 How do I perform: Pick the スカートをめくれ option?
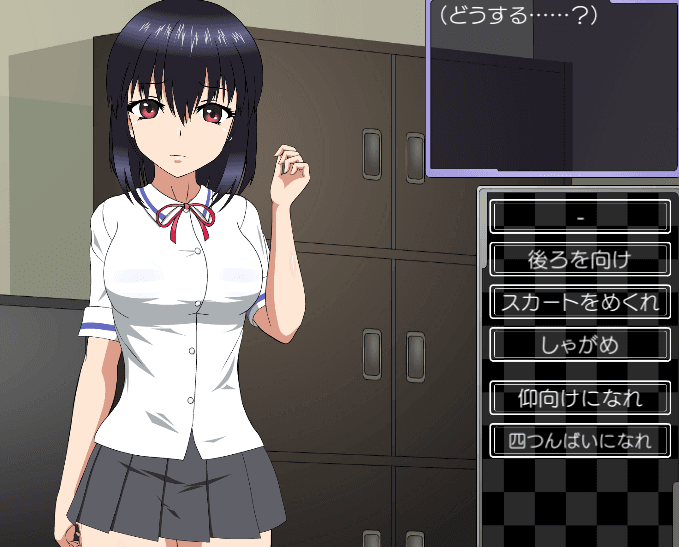[x=580, y=302]
